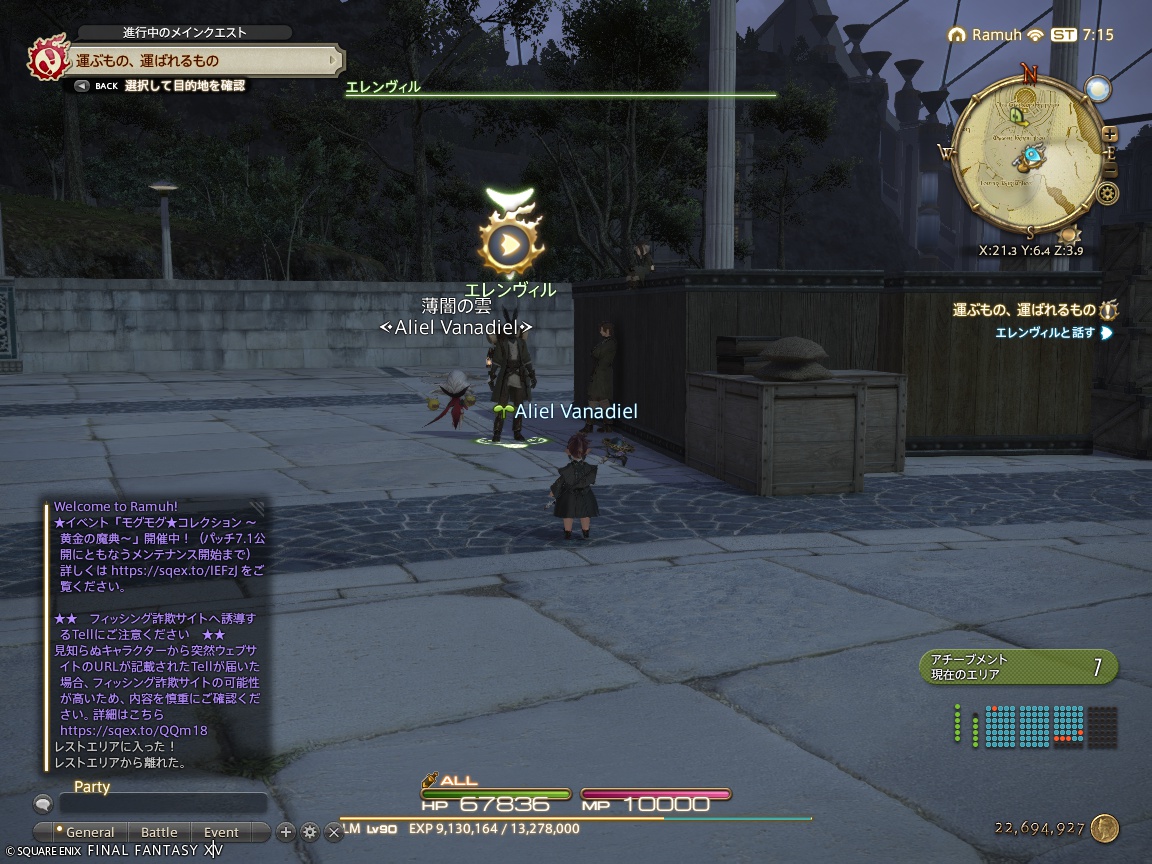Open the chat log settings gear
Screen dimensions: 1152x864
pos(310,832)
